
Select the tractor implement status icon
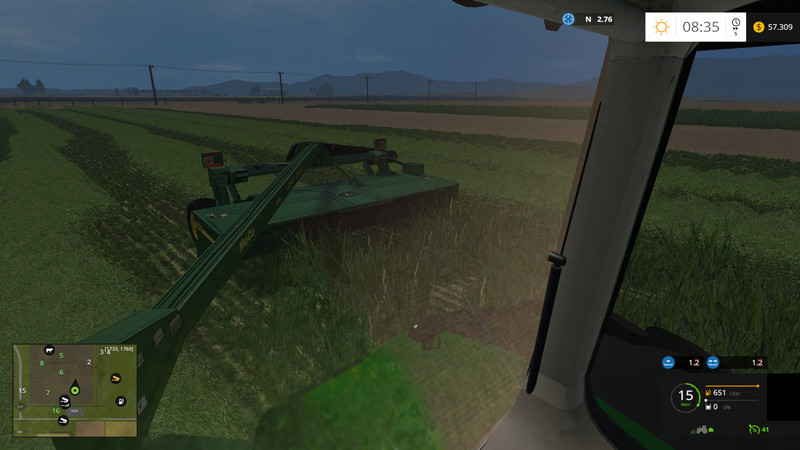tap(701, 429)
